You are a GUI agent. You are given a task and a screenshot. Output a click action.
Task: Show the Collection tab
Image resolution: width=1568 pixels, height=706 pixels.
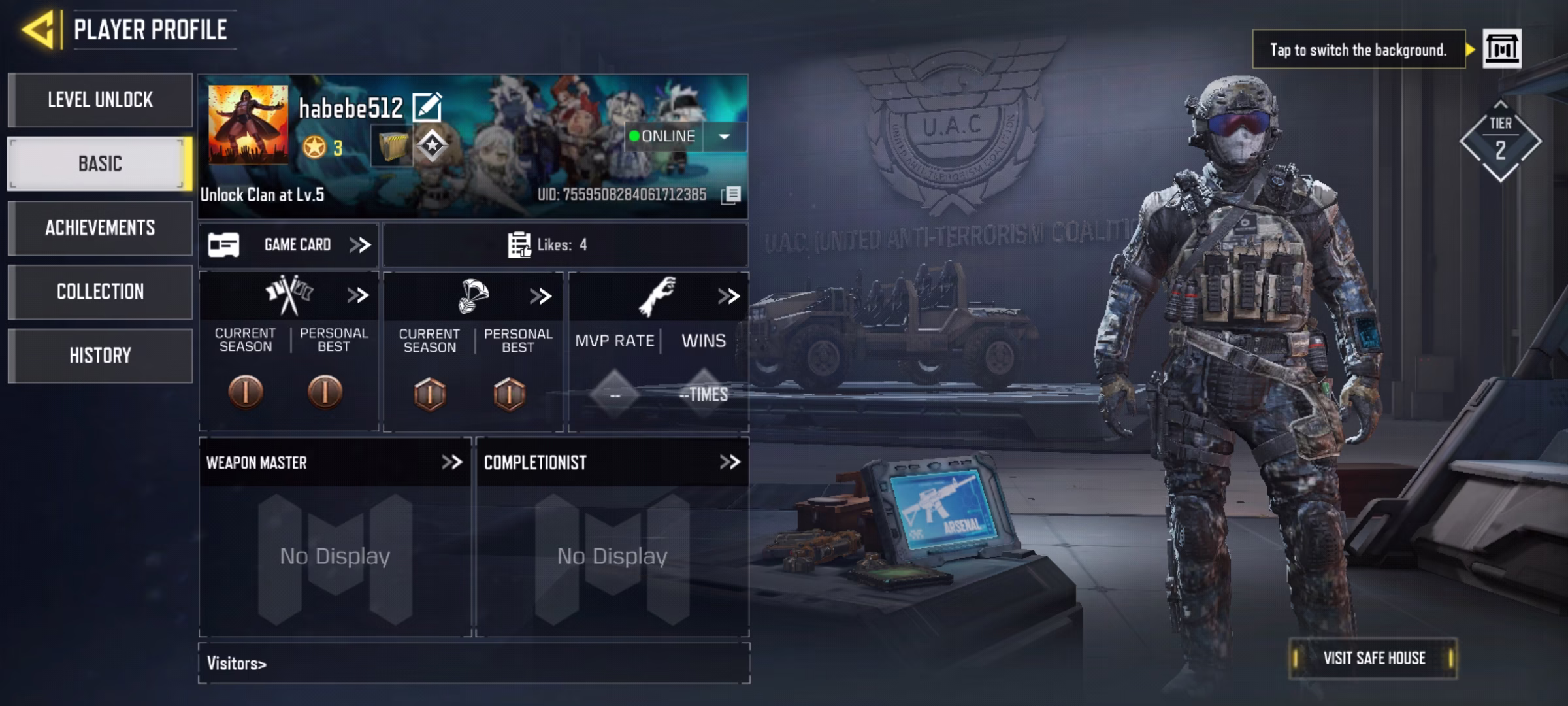(100, 292)
